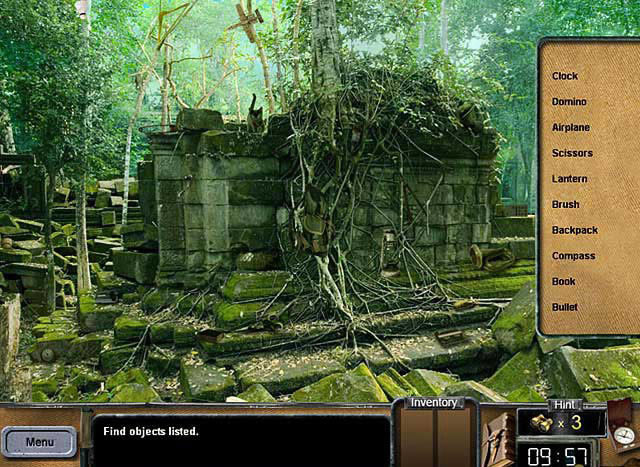The image size is (640, 467).
Task: Open the Inventory panel
Action: point(435,403)
